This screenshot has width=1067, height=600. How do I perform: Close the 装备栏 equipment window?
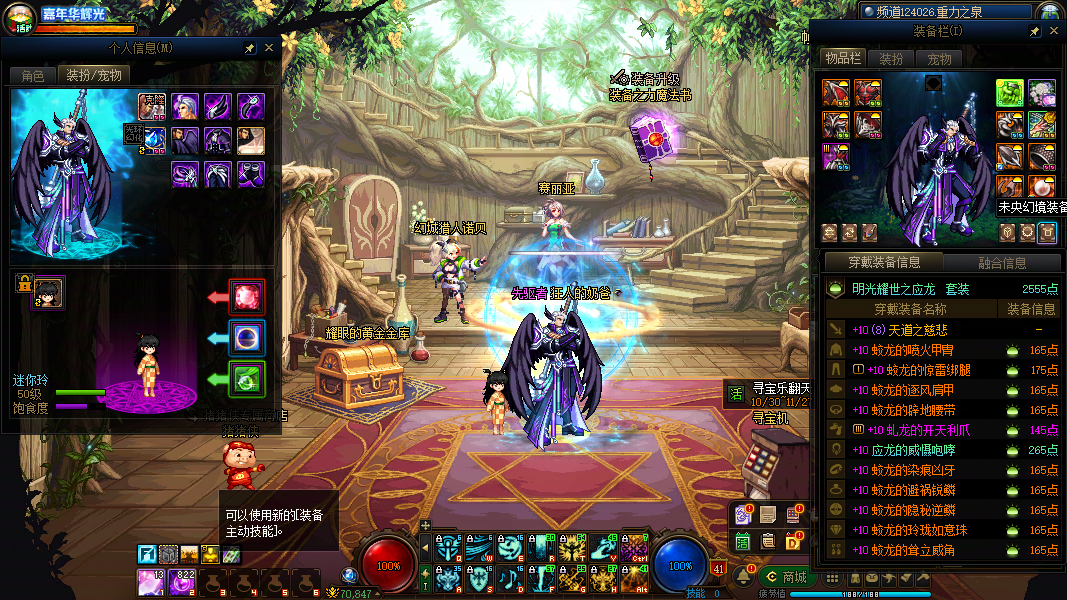pos(1053,32)
